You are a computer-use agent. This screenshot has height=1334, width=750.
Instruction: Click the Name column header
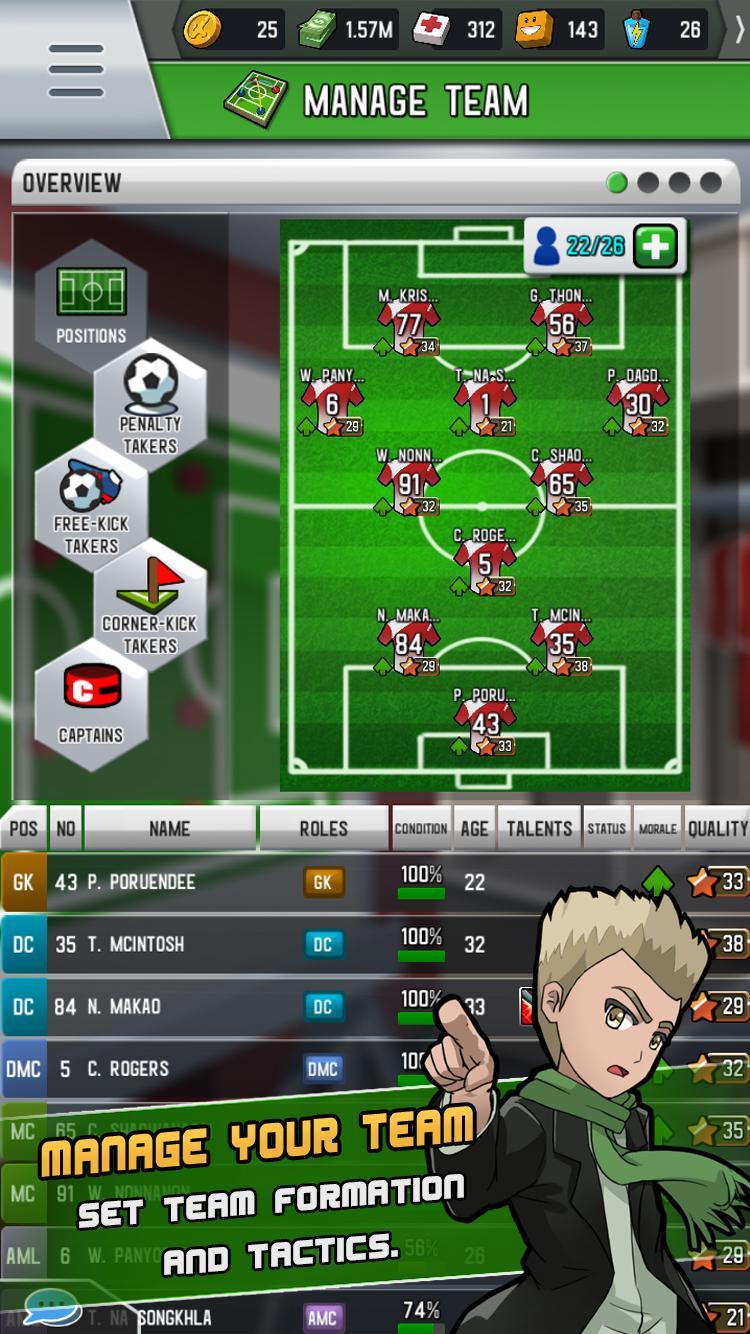pos(169,828)
